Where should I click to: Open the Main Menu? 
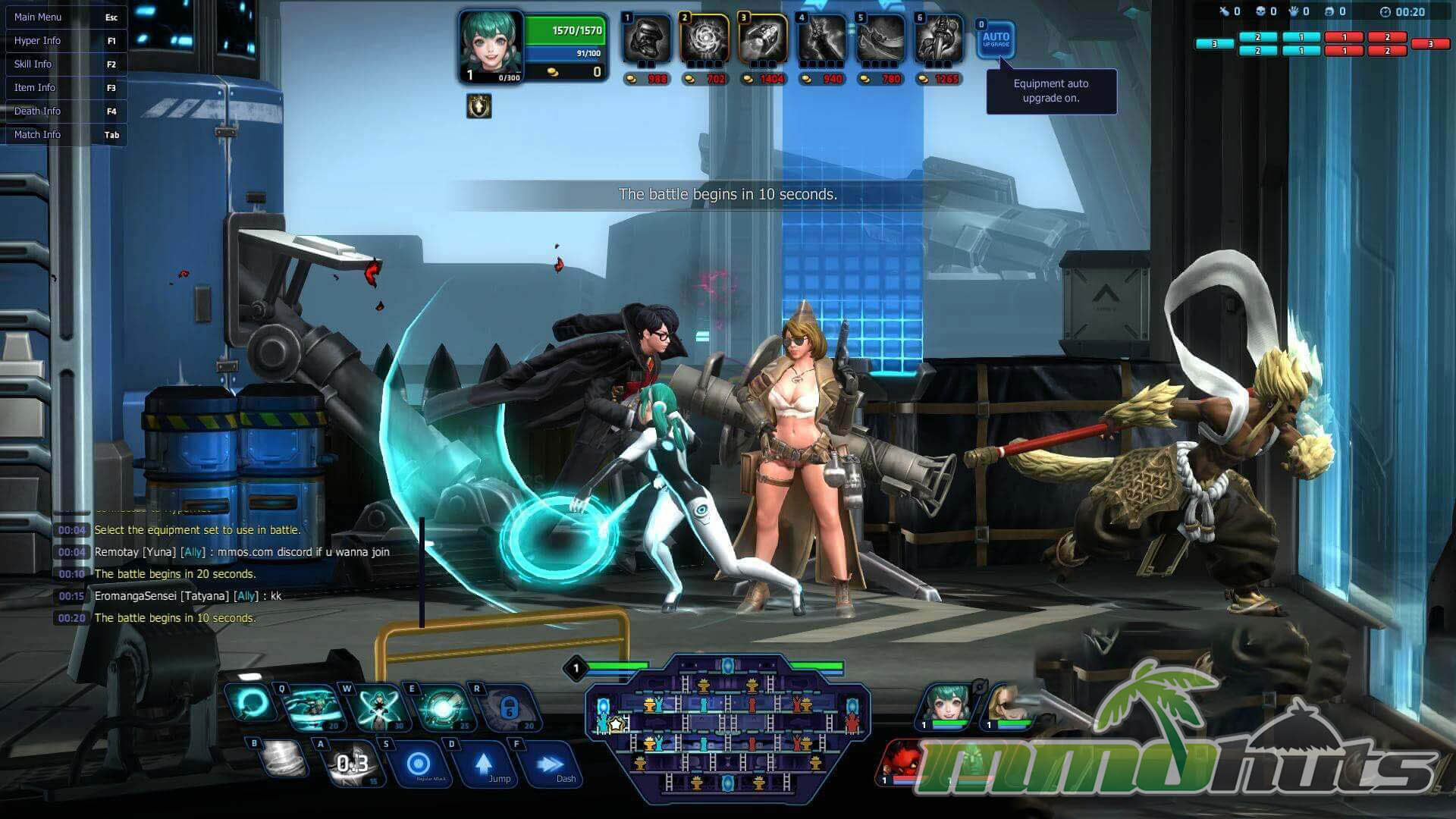64,17
